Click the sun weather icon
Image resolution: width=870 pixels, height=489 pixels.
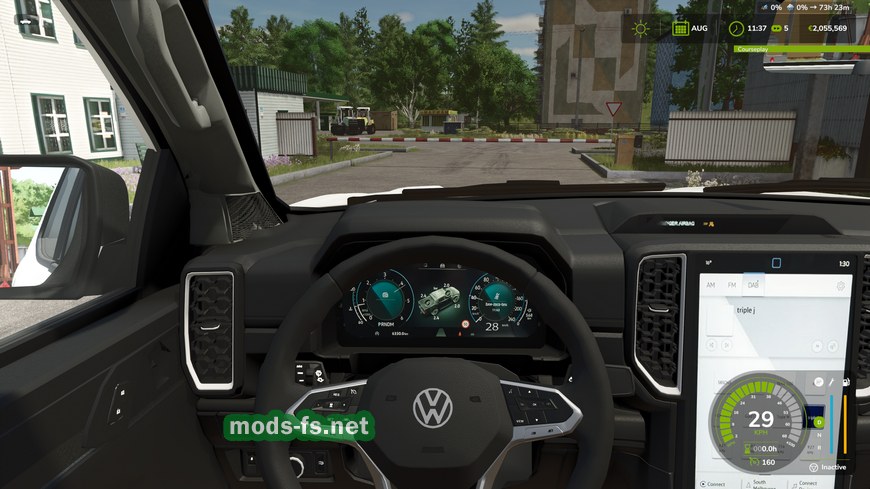(x=640, y=28)
